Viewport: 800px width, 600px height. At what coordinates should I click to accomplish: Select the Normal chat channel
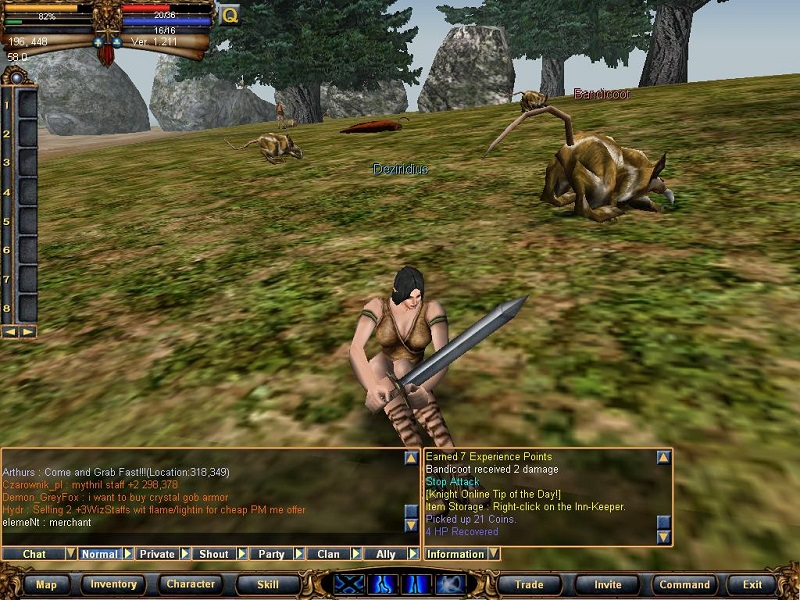[x=99, y=554]
